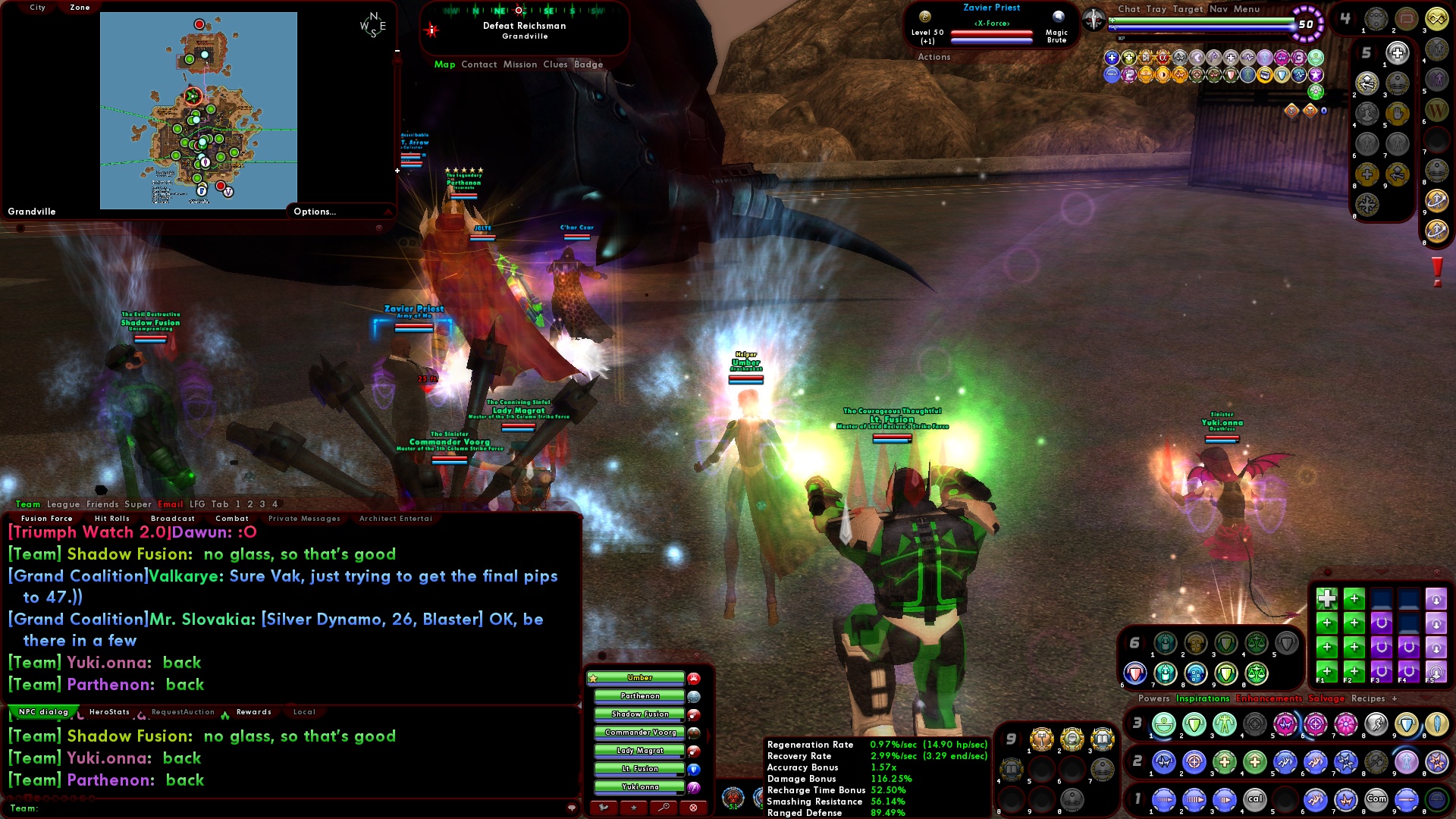Click the plus to add a new chat tab
This screenshot has width=1456, height=819.
pyautogui.click(x=1396, y=698)
